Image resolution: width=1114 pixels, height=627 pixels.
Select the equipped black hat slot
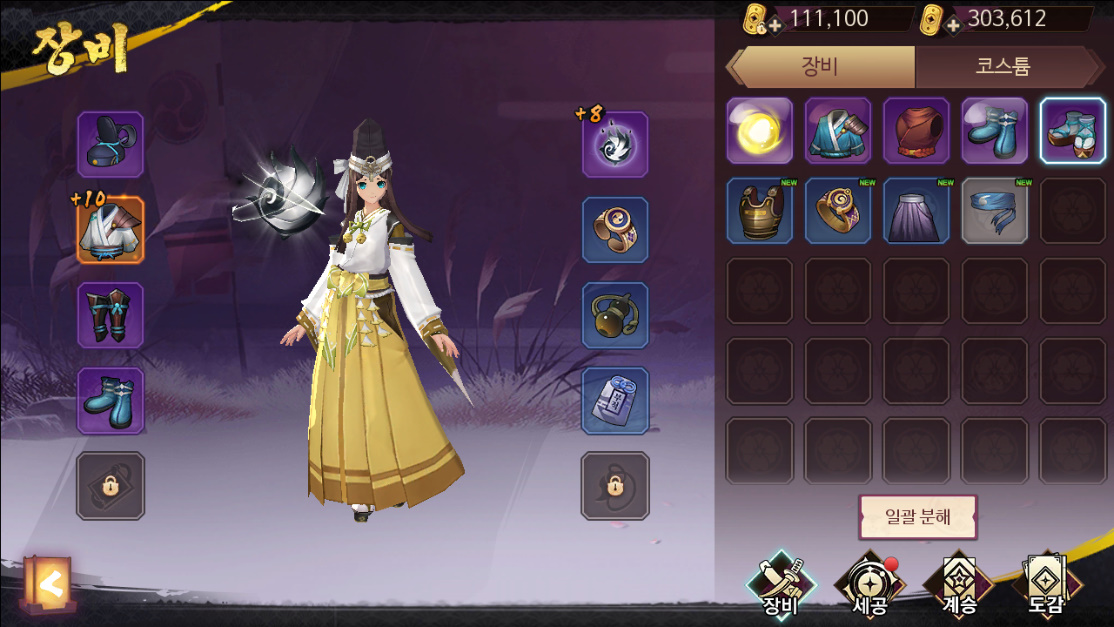point(110,145)
